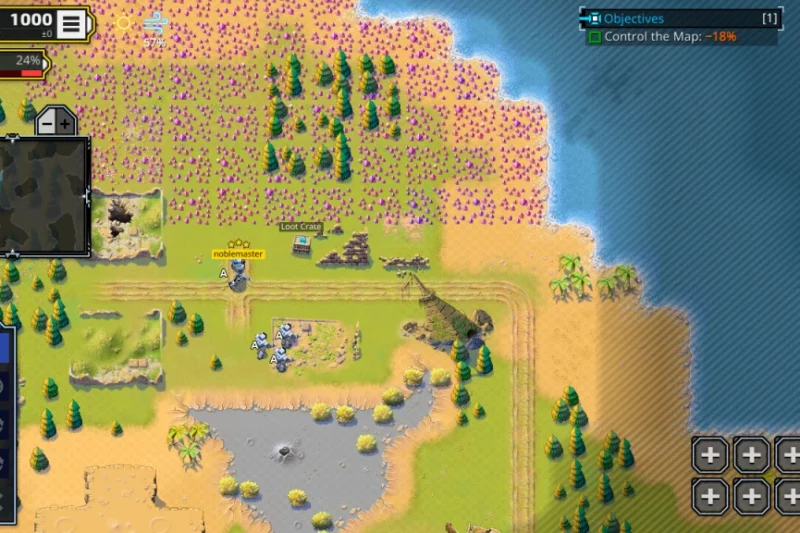The height and width of the screenshot is (533, 800).
Task: Expand the Objectives panel header
Action: point(680,18)
